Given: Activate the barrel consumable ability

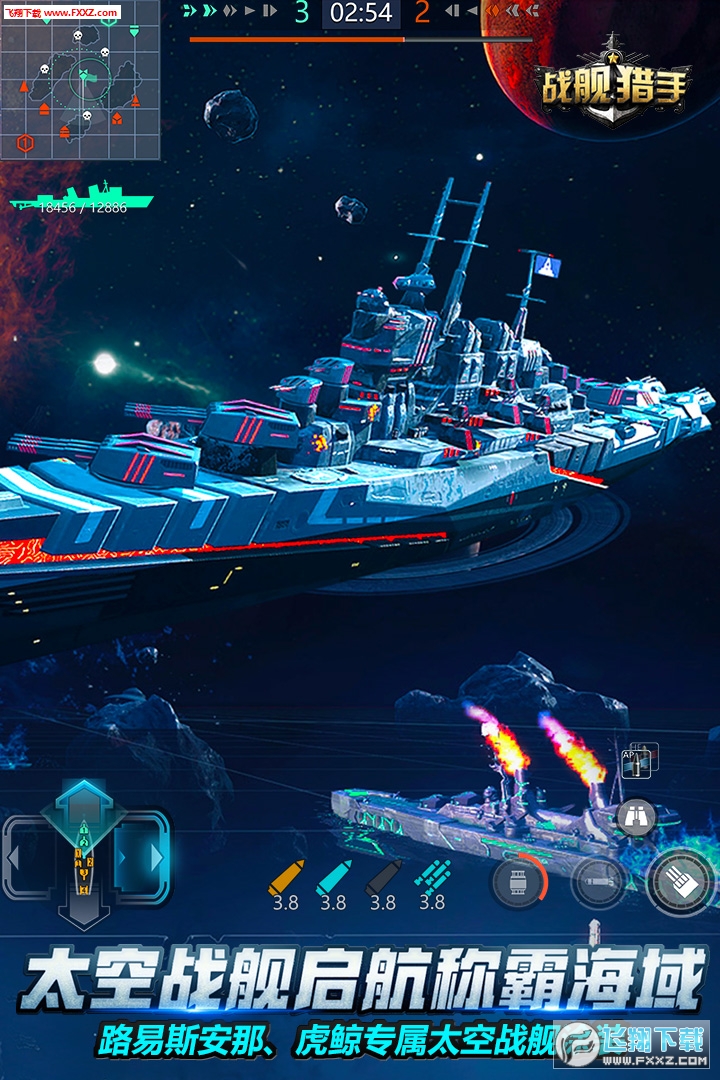Looking at the screenshot, I should click(518, 882).
